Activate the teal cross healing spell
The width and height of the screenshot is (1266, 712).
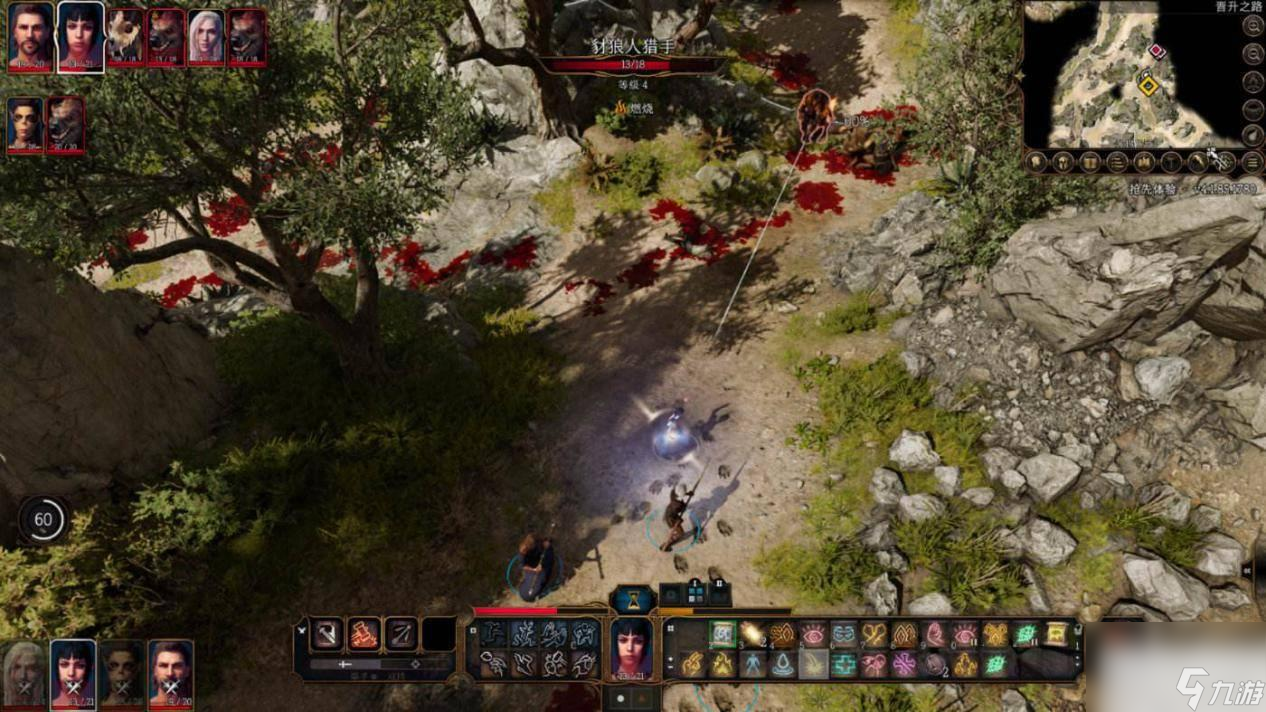844,664
